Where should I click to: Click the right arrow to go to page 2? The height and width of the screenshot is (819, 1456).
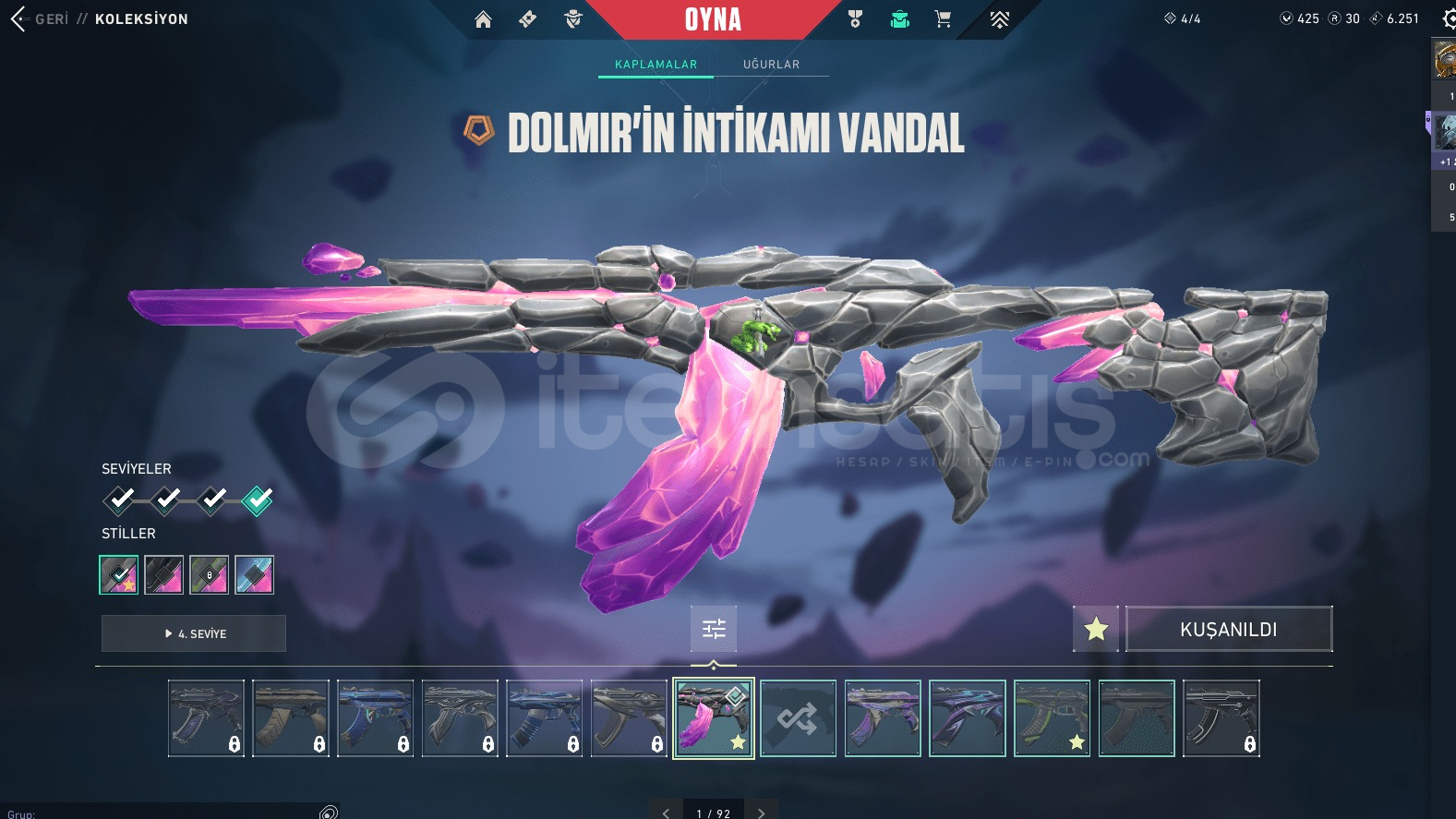(761, 812)
